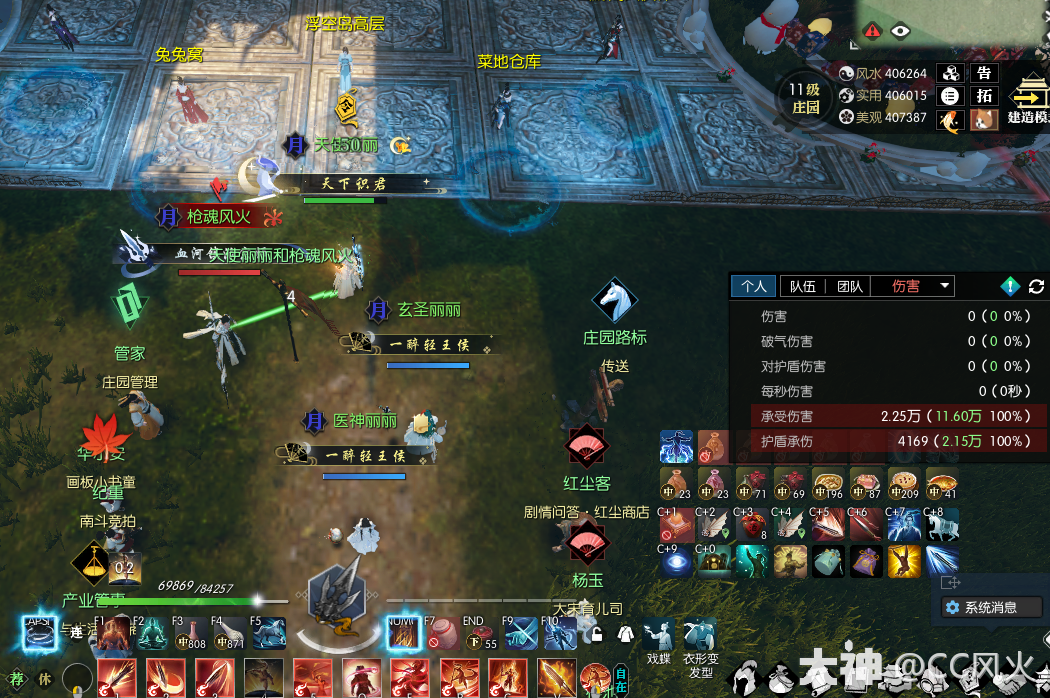Open the 系统消息 settings button
1050x698 pixels.
(x=990, y=607)
